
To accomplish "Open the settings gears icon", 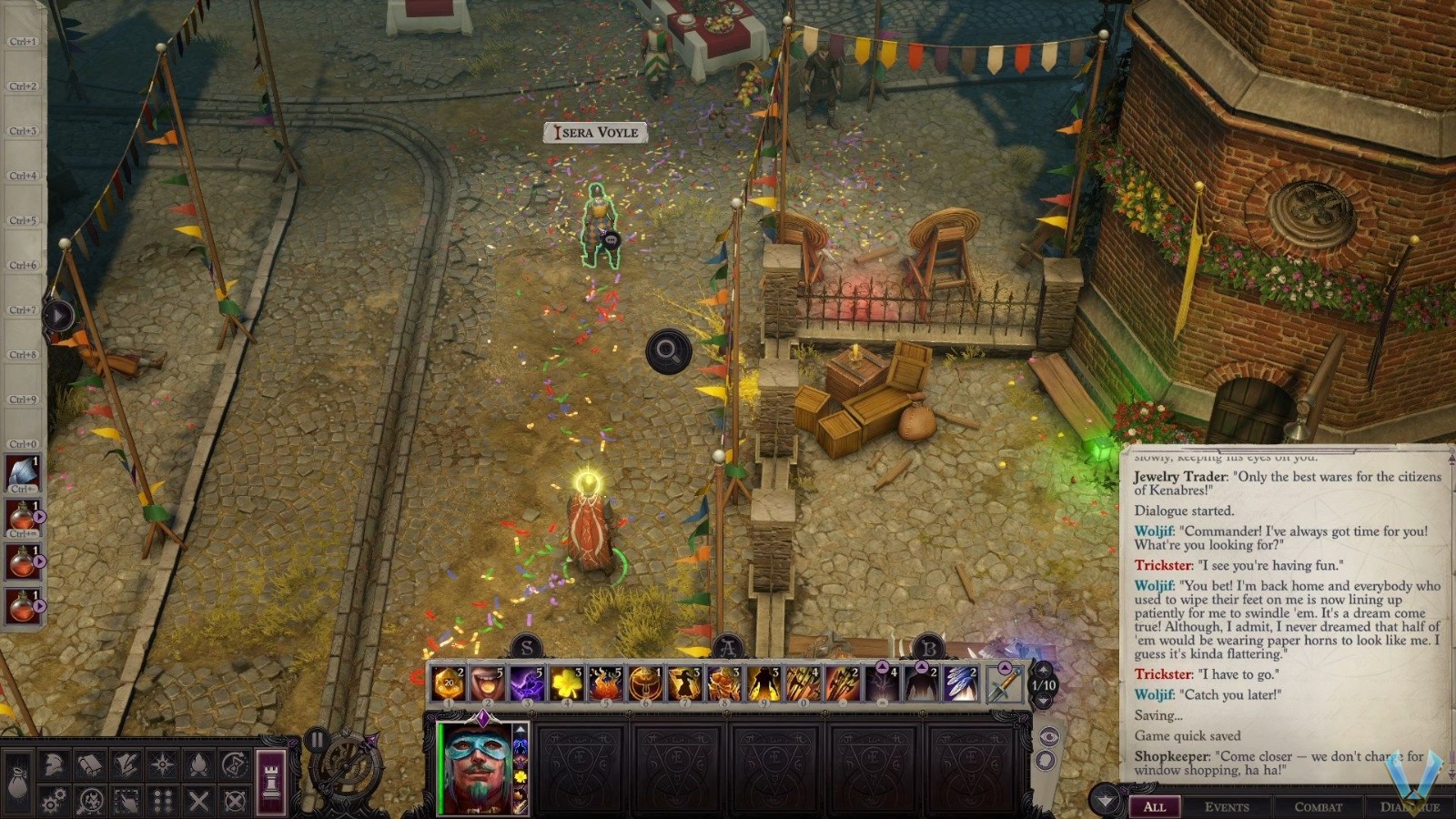I will 55,800.
